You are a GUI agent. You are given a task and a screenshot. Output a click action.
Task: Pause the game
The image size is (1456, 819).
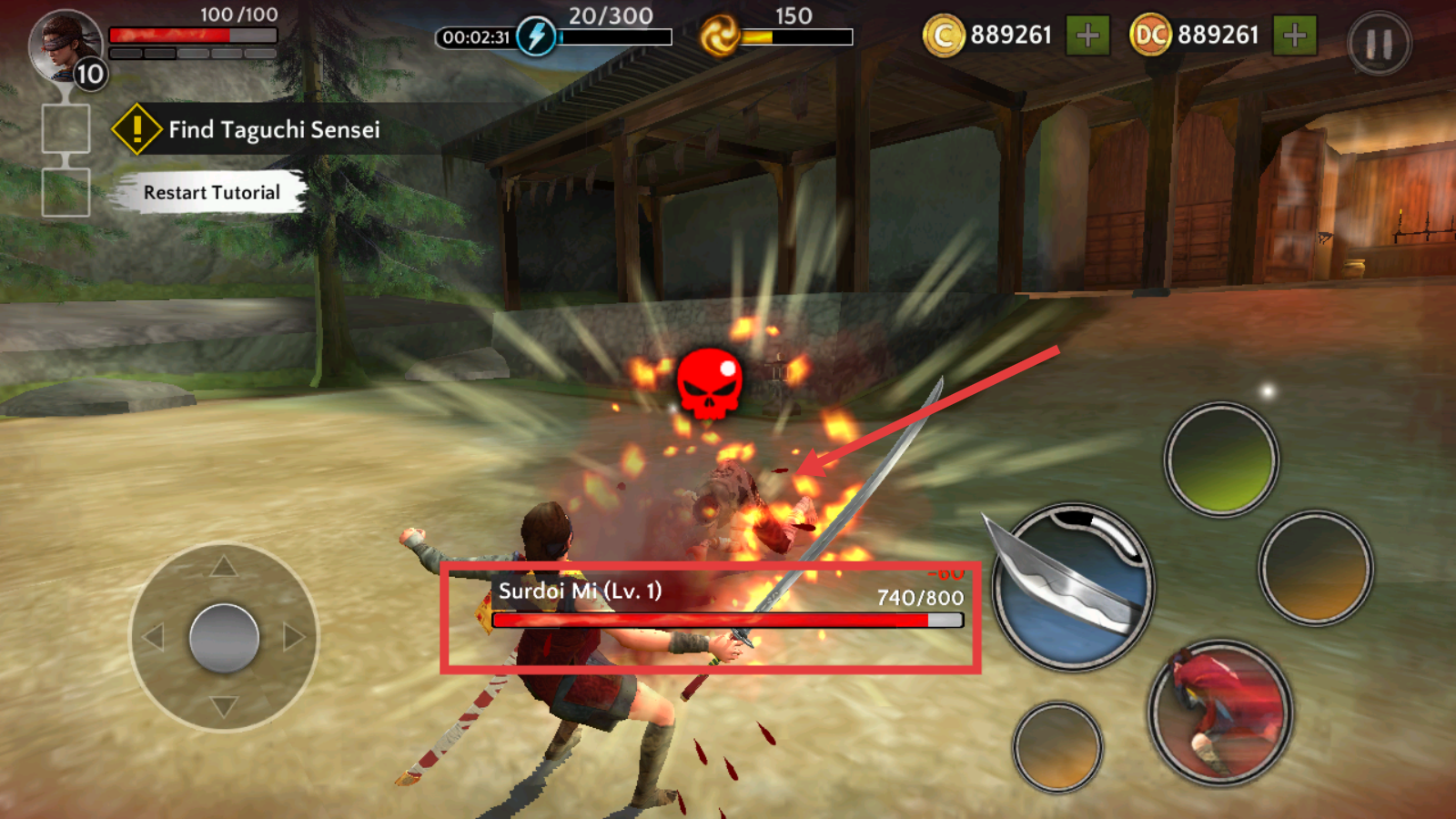tap(1379, 44)
